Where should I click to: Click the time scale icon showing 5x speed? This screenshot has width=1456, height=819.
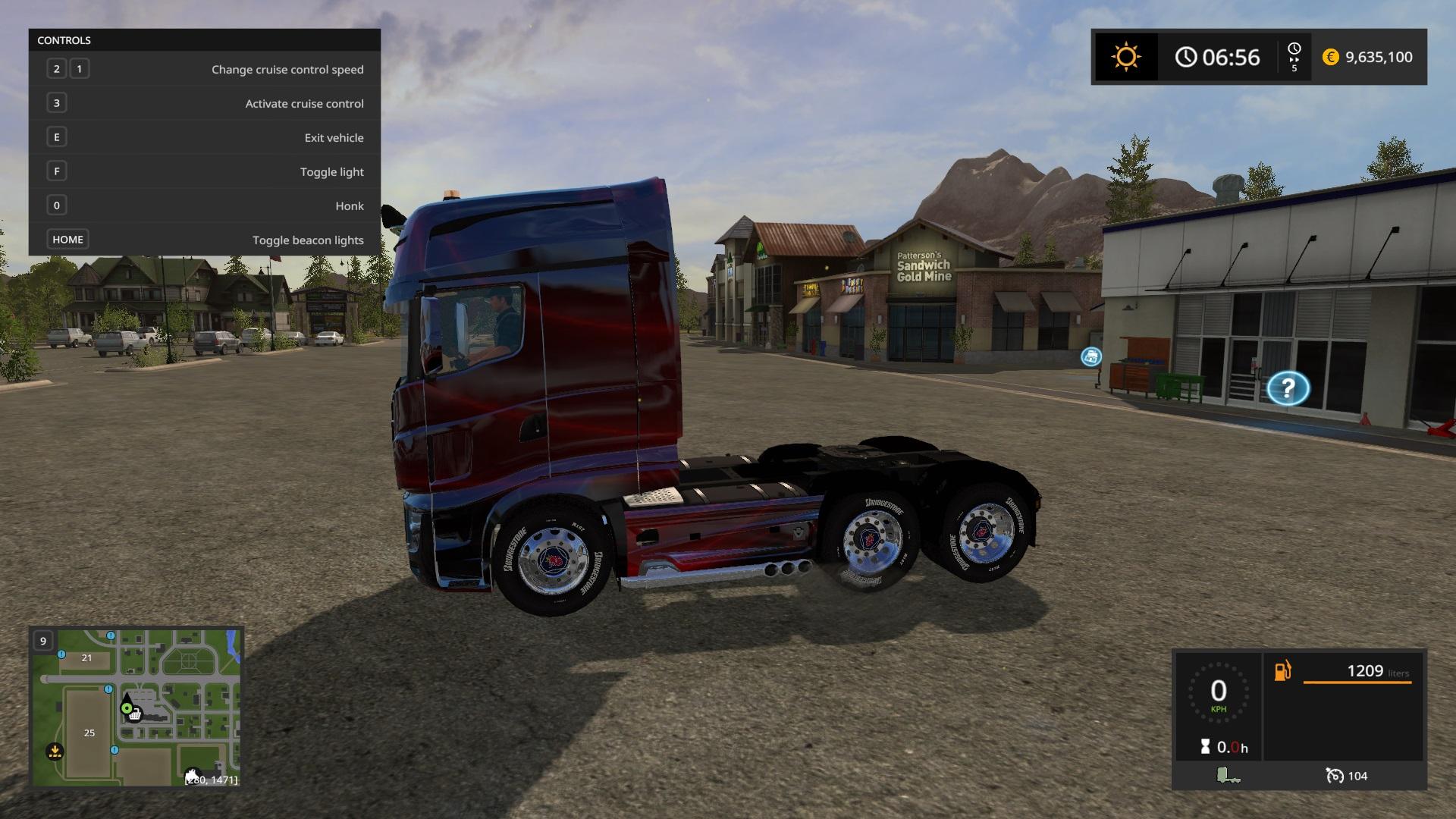pyautogui.click(x=1295, y=56)
